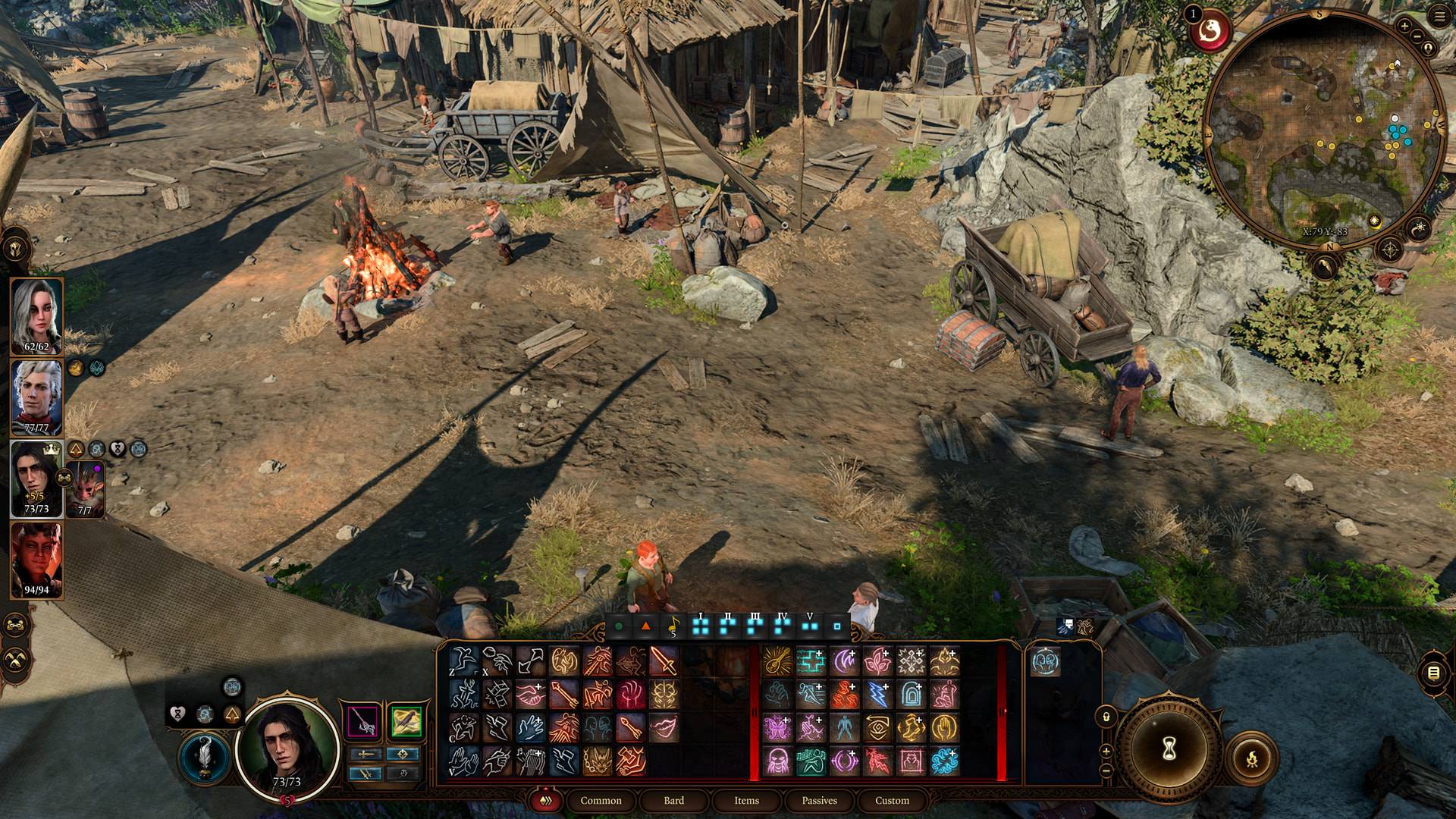The image size is (1456, 819).
Task: Select the Passives tab
Action: coord(819,801)
